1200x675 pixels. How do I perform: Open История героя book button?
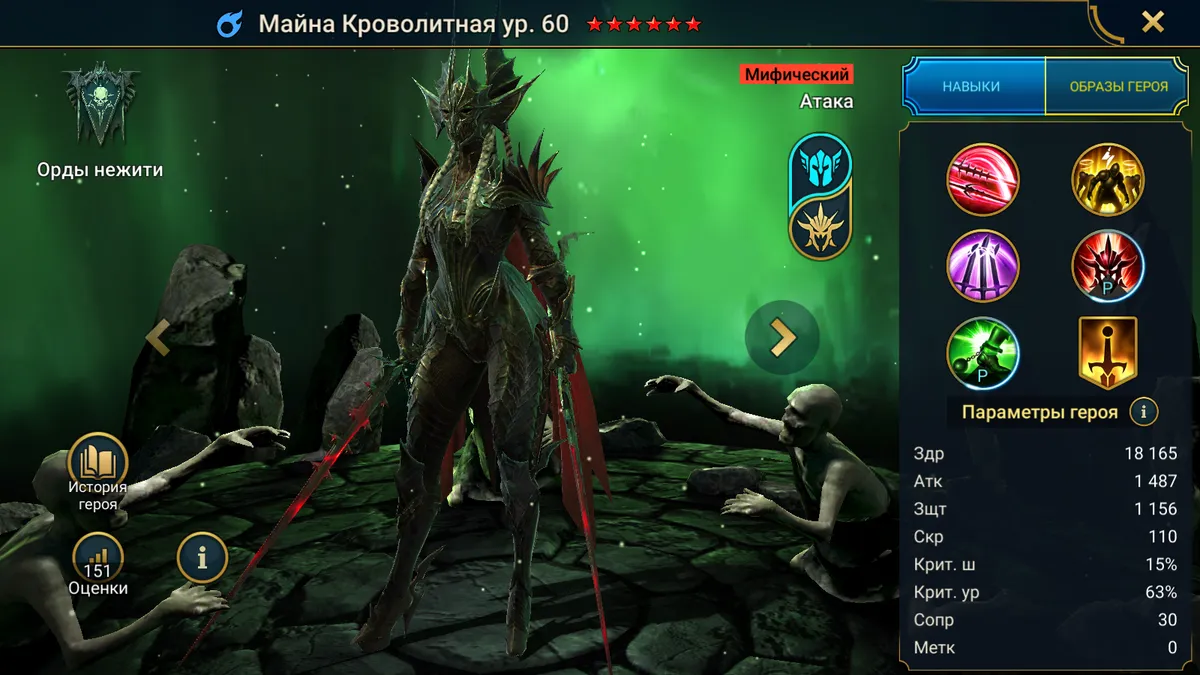coord(98,472)
